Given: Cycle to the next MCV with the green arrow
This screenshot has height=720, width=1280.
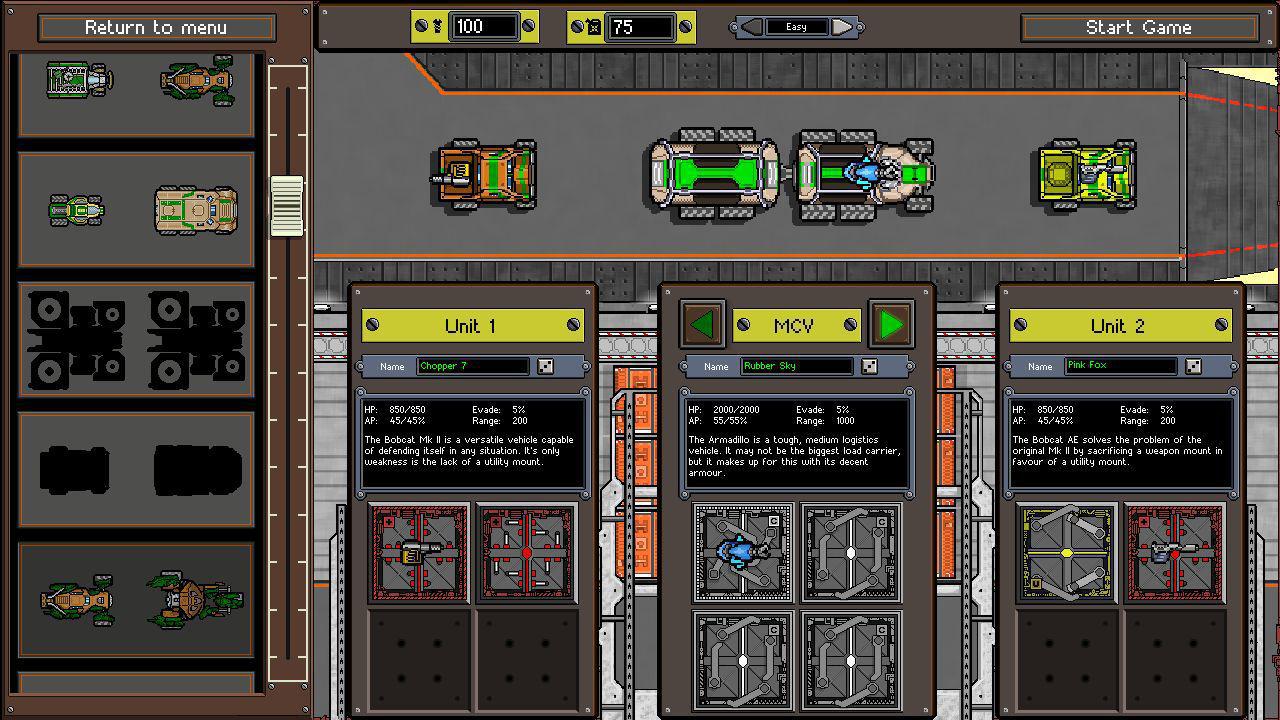Looking at the screenshot, I should 890,325.
